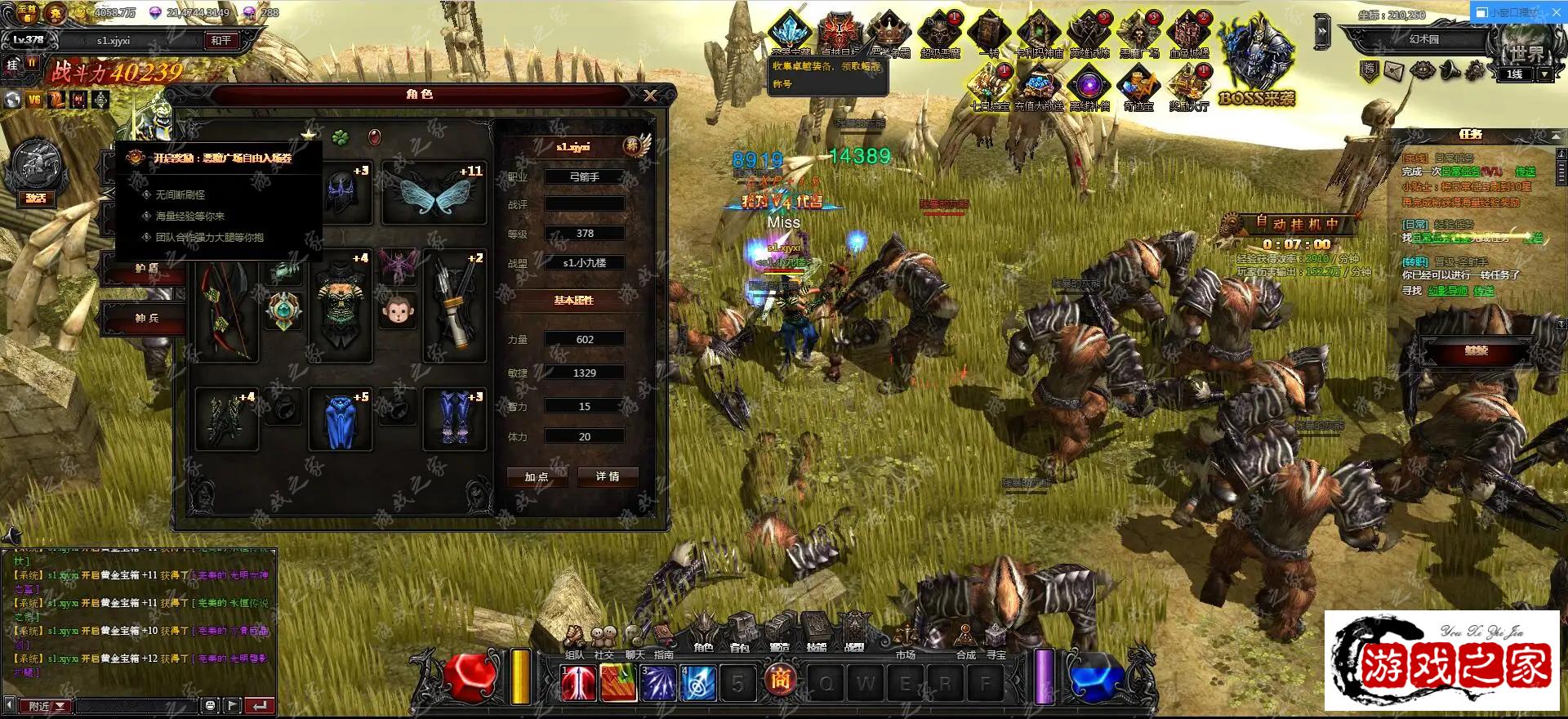
Task: Open the 市场 market menu
Action: click(x=905, y=641)
